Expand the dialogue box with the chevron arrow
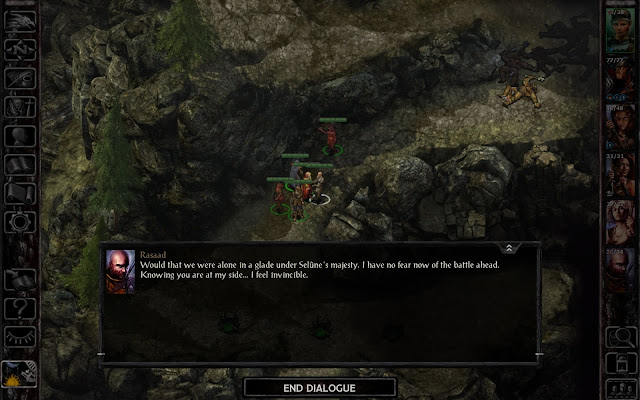Viewport: 640px width, 400px height. [x=509, y=247]
